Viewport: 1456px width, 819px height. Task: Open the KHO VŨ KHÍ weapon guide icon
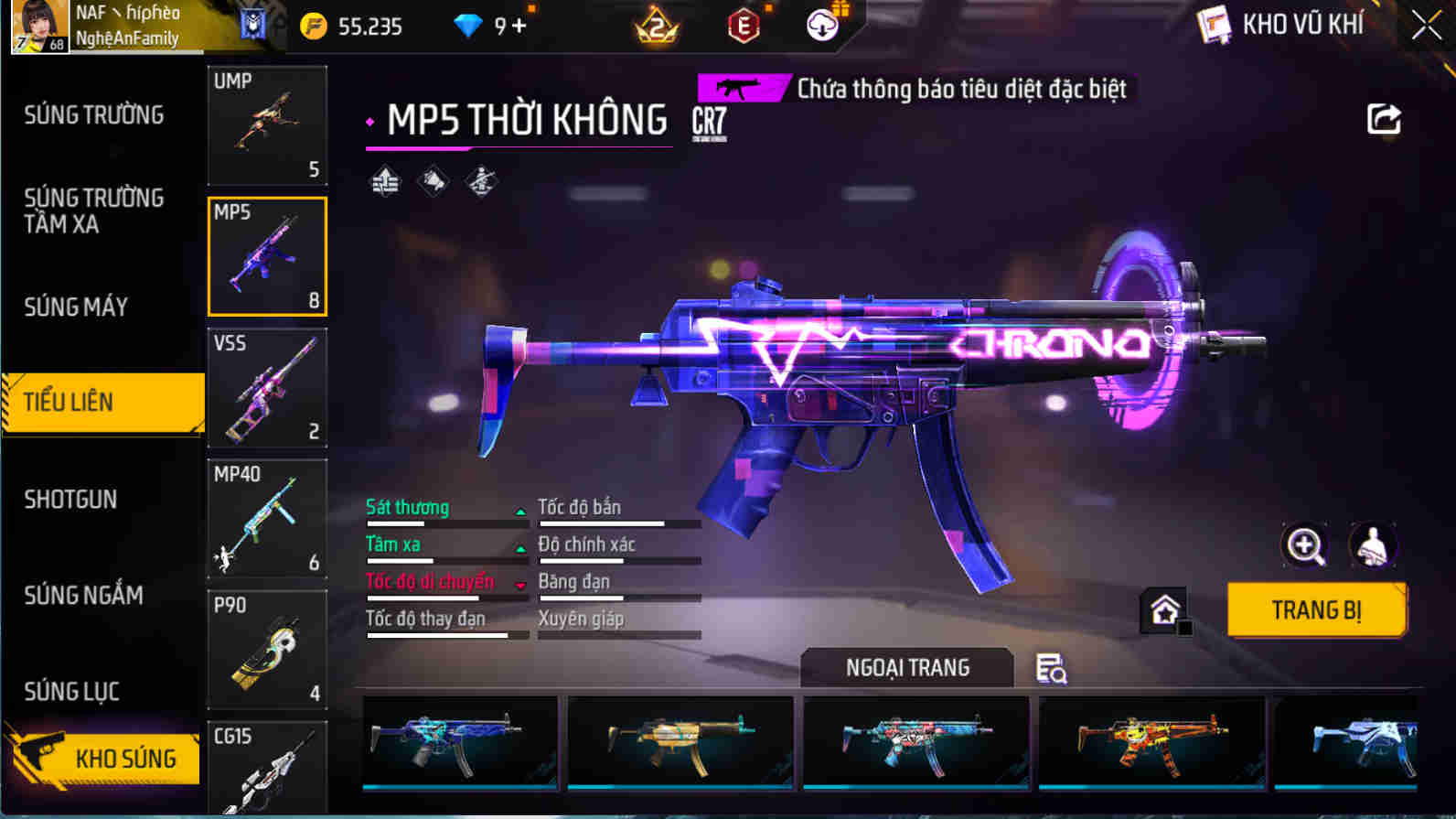point(1214,25)
